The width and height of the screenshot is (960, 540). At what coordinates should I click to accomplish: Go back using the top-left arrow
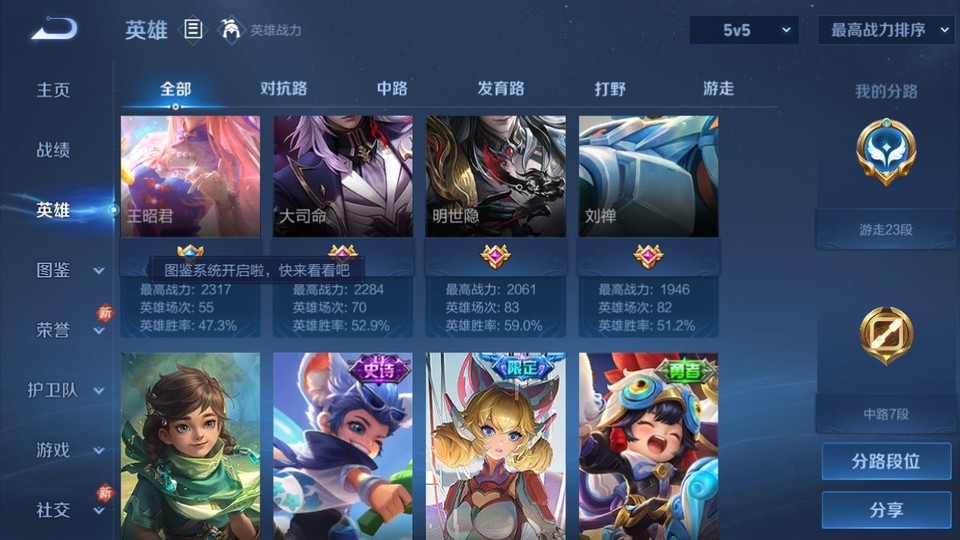click(54, 30)
